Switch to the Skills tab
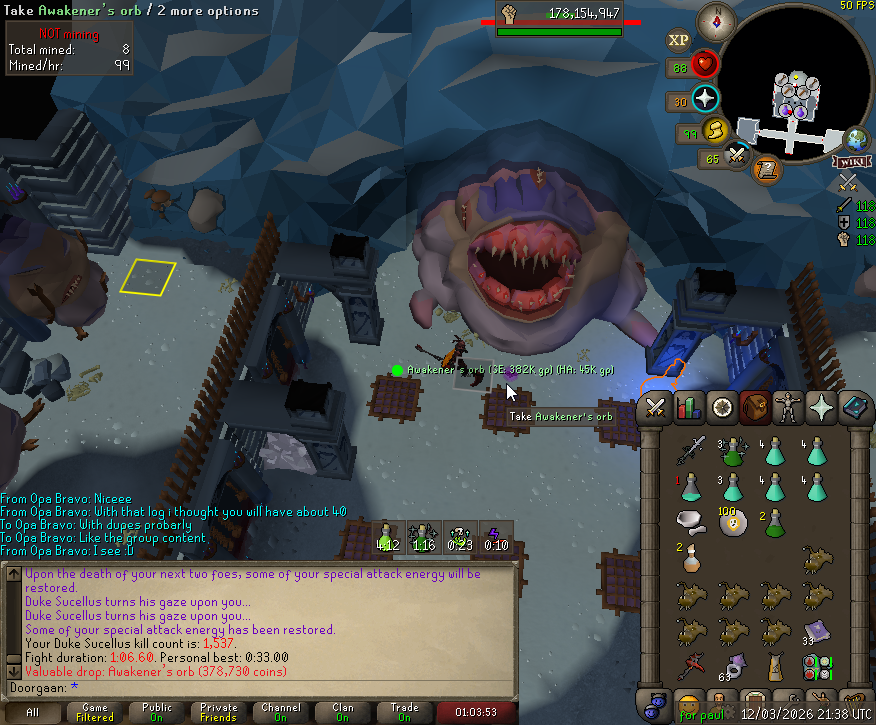 click(687, 408)
